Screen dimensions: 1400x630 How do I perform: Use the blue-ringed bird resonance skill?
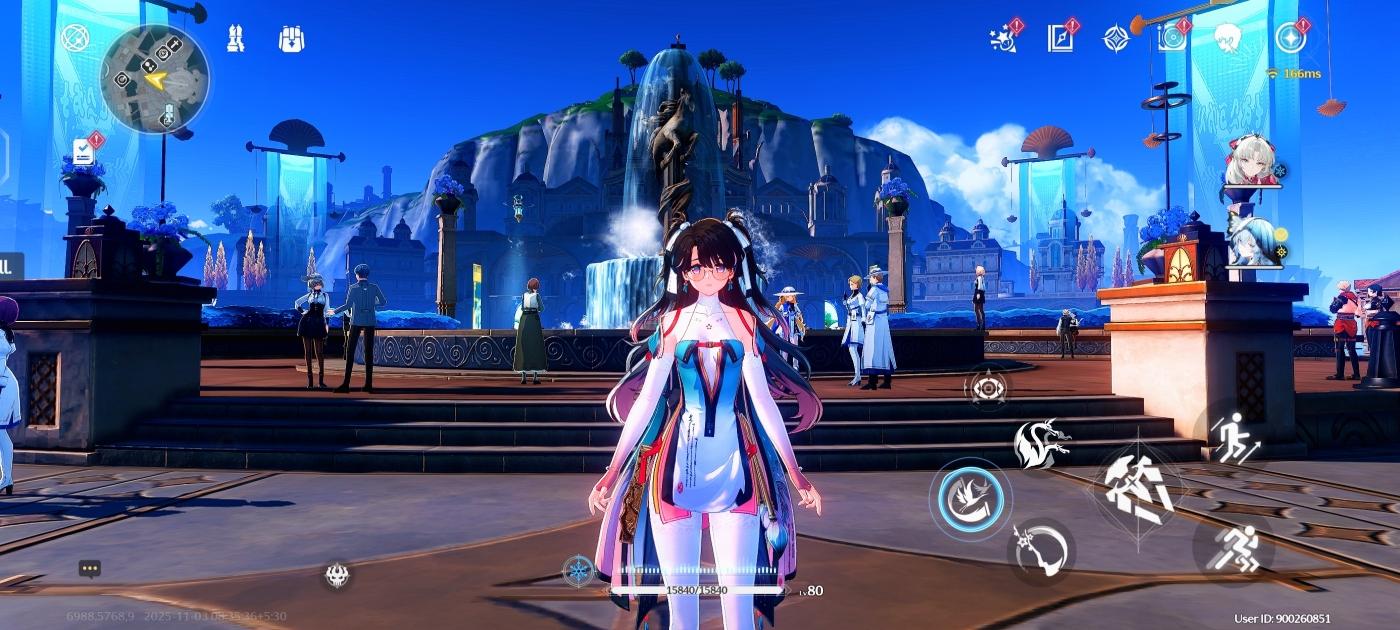(970, 498)
